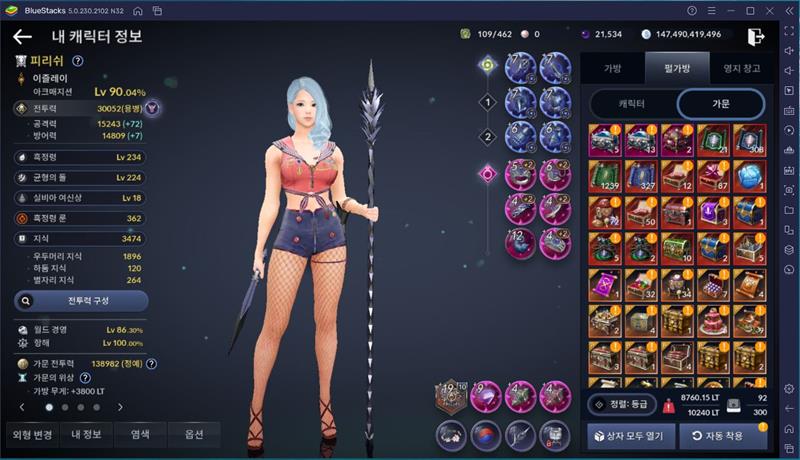The height and width of the screenshot is (460, 800).
Task: Change the 정렬: 등급 sort order
Action: tap(621, 404)
